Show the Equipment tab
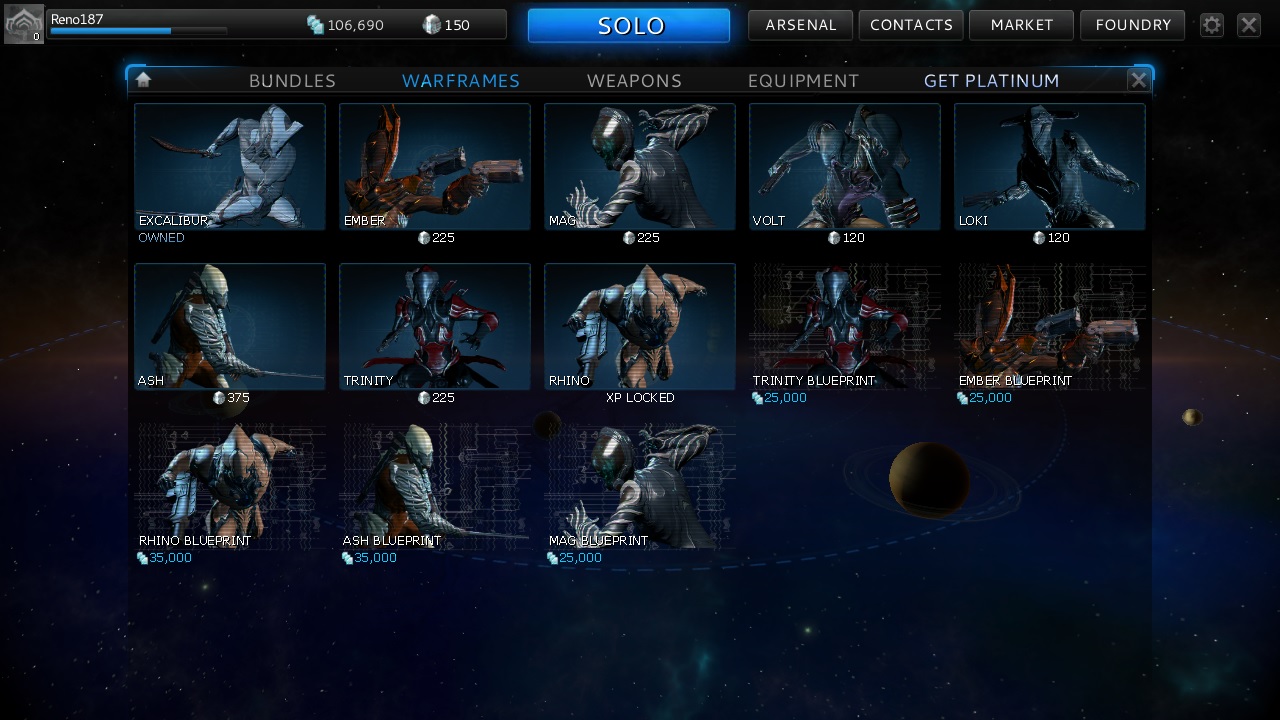This screenshot has height=720, width=1280. coord(803,81)
